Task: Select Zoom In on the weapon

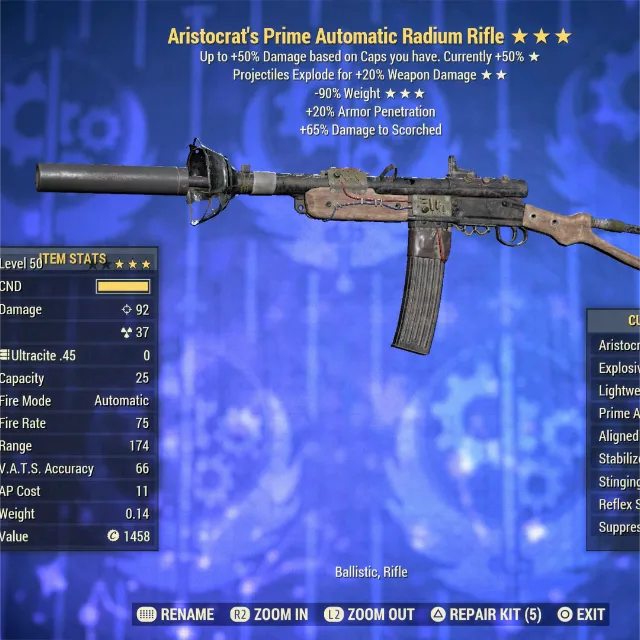Action: (x=269, y=614)
